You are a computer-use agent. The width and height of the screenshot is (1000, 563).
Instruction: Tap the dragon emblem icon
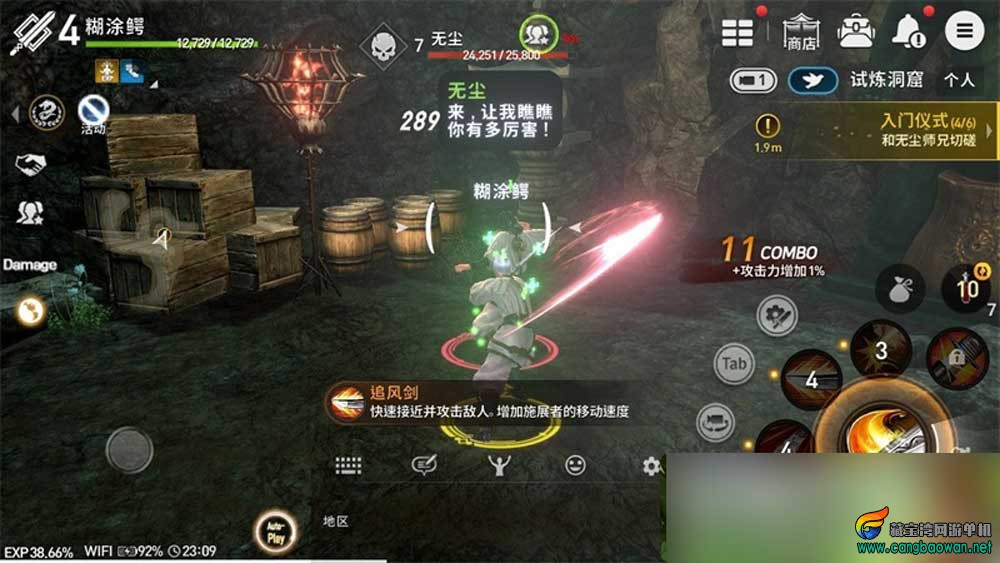pyautogui.click(x=45, y=112)
